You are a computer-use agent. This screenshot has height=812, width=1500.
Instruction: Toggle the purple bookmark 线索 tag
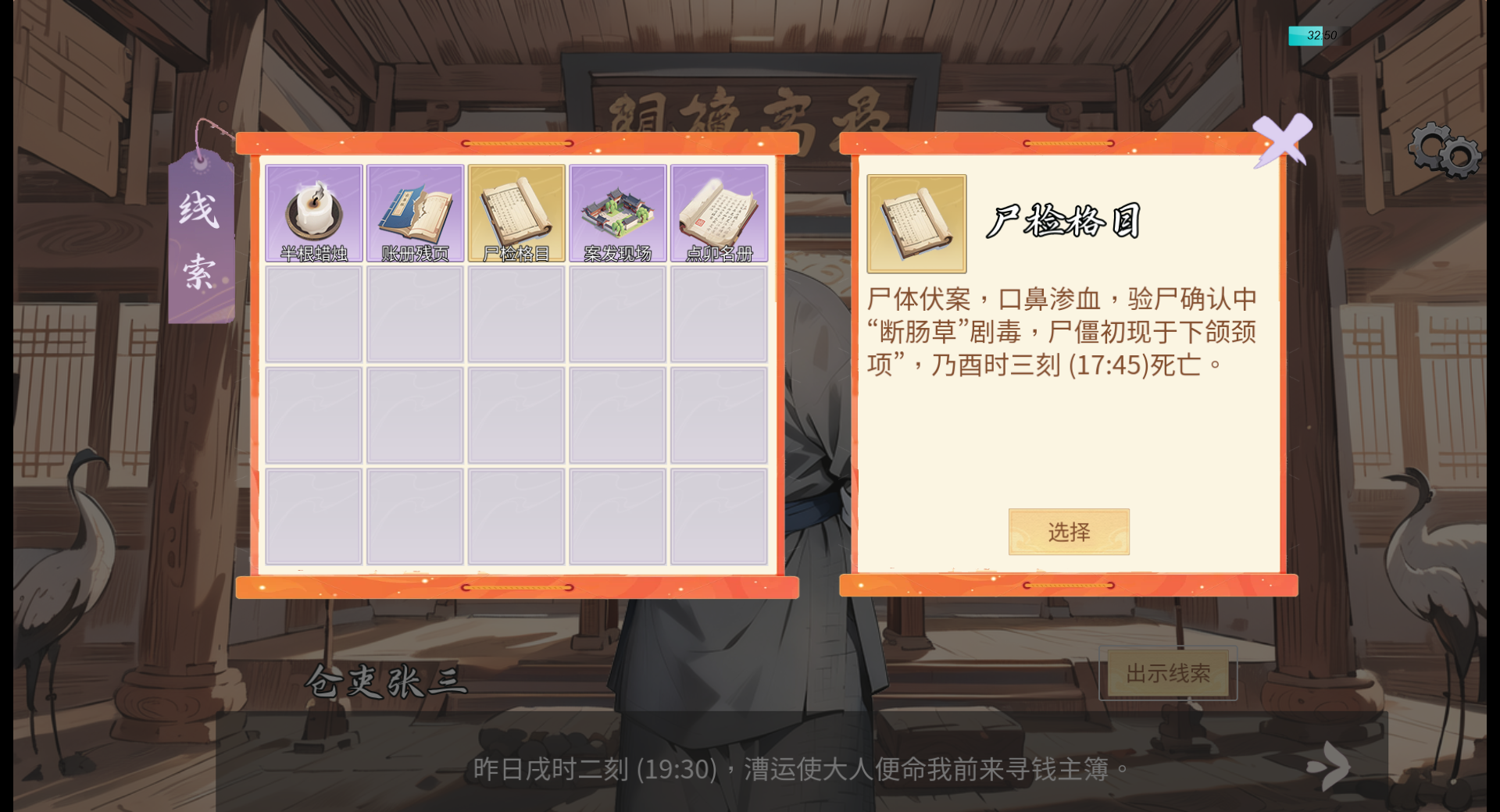pyautogui.click(x=201, y=238)
